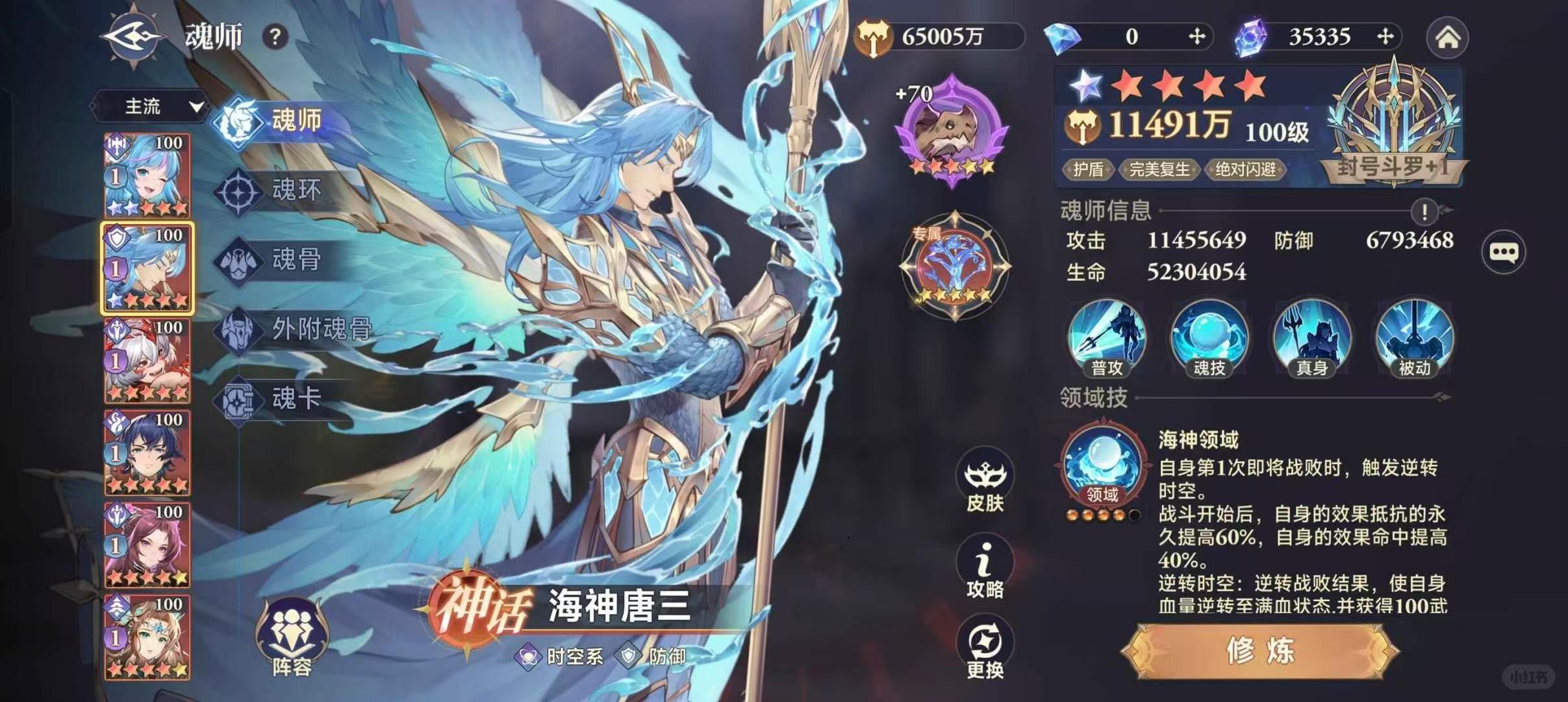Select the 真身 true body skill icon
Image resolution: width=1568 pixels, height=702 pixels.
pos(1311,338)
